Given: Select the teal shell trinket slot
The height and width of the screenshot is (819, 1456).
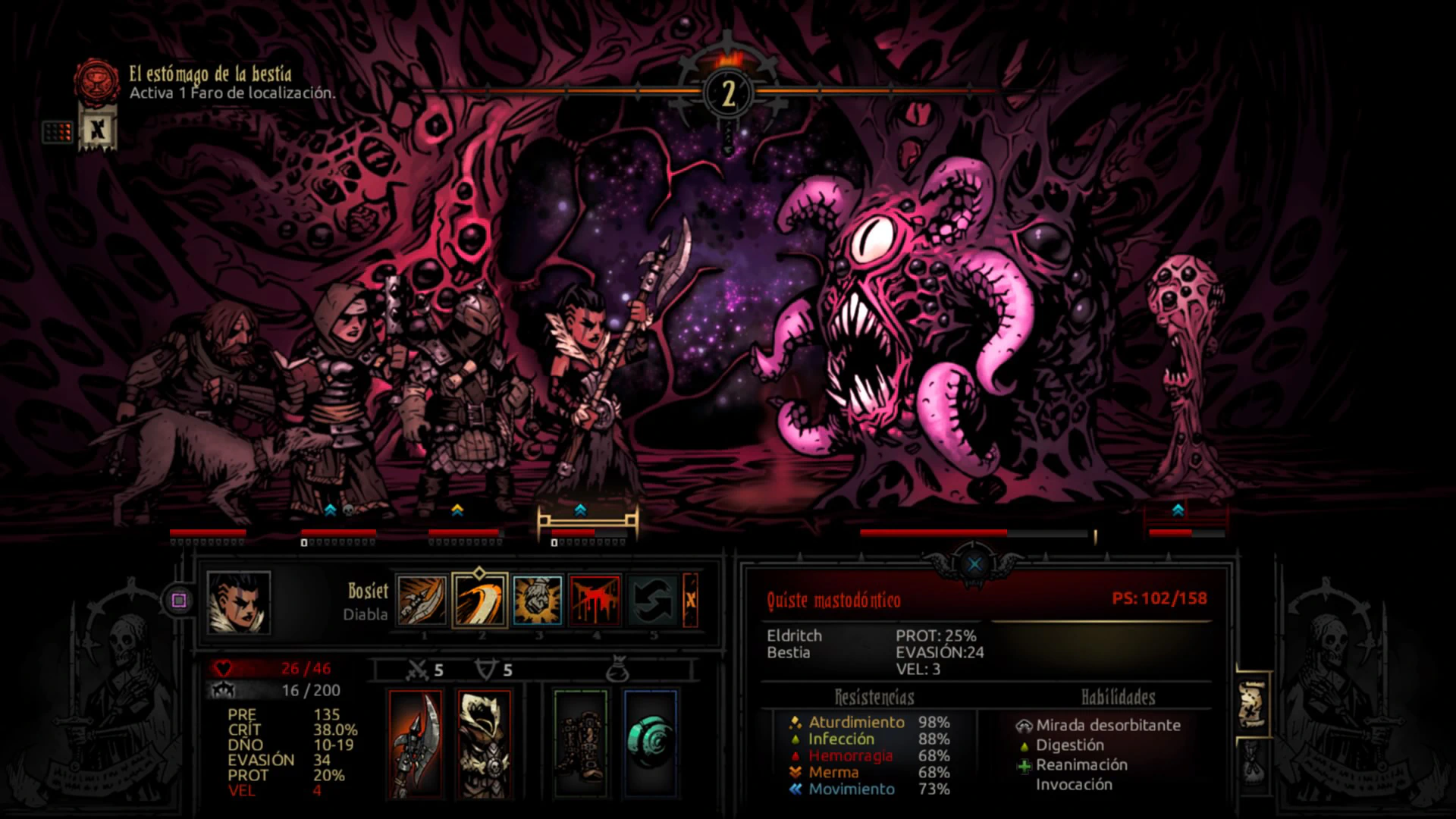Looking at the screenshot, I should tap(650, 743).
